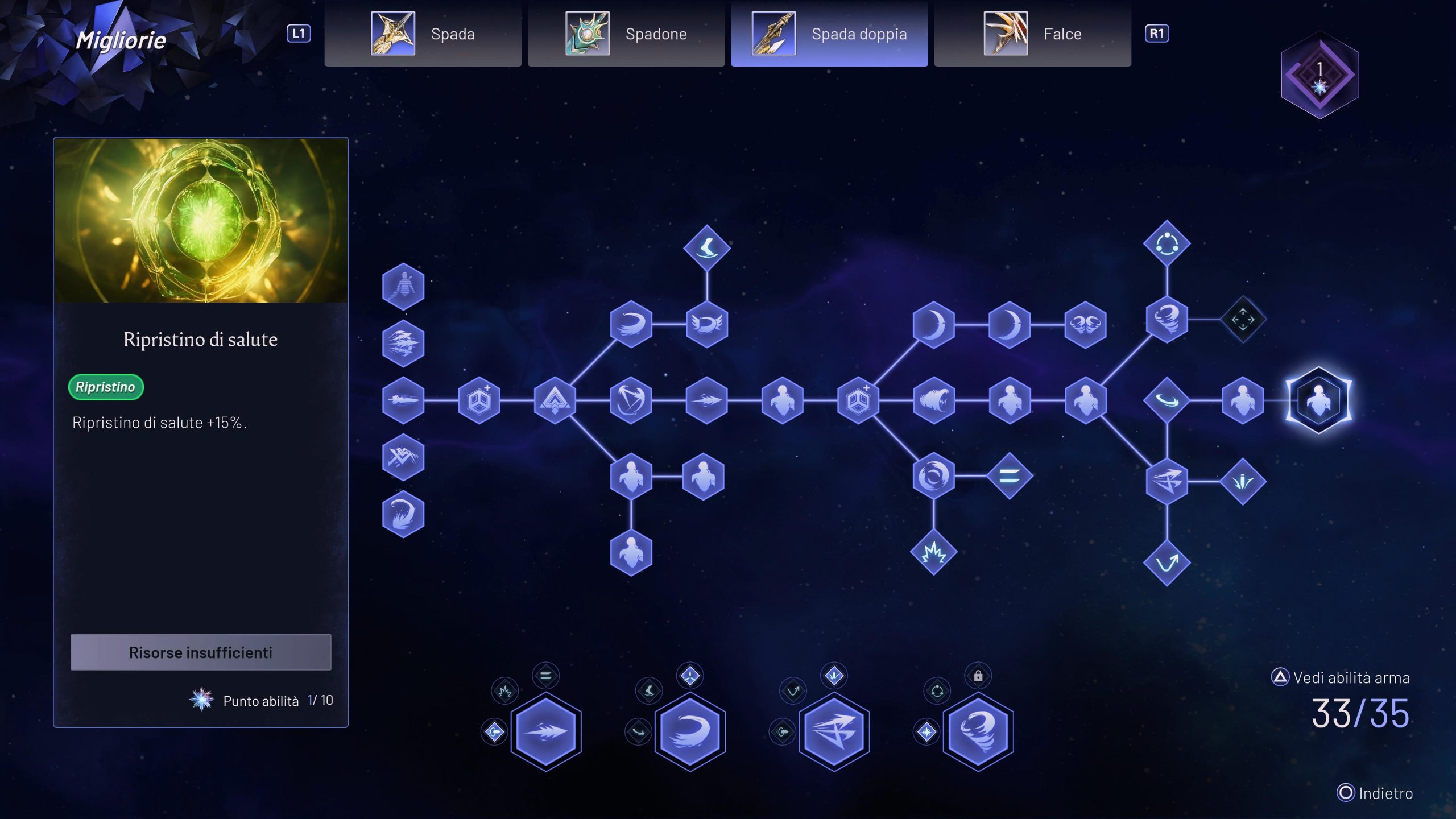Select the claw swipe skill node
The height and width of the screenshot is (819, 1456).
pyautogui.click(x=933, y=400)
